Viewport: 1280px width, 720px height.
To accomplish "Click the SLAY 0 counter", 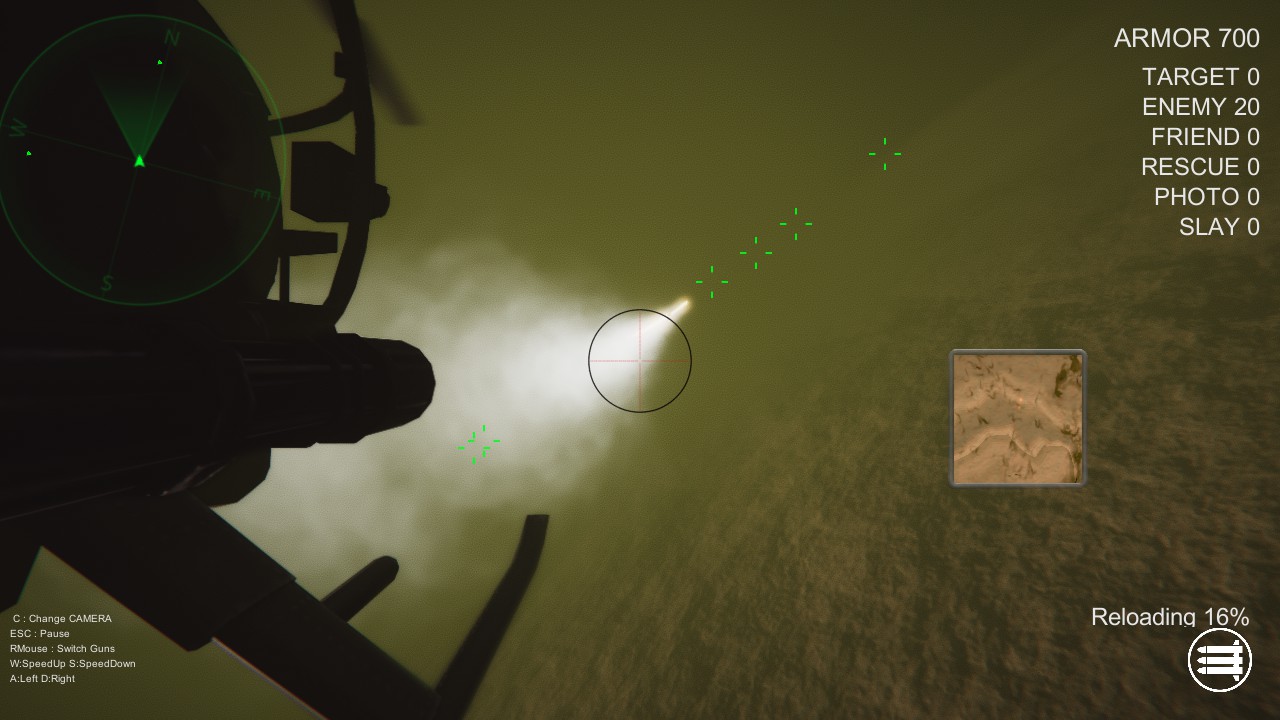I will 1219,226.
